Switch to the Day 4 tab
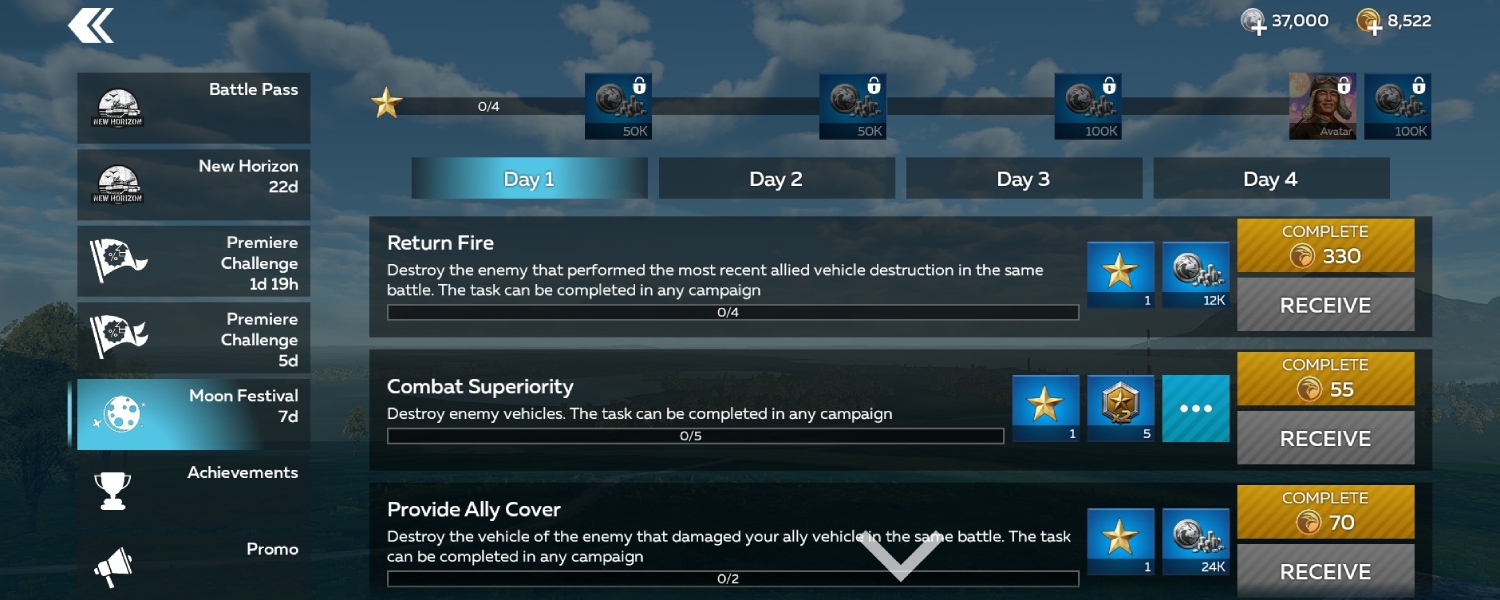The height and width of the screenshot is (600, 1500). point(1270,179)
